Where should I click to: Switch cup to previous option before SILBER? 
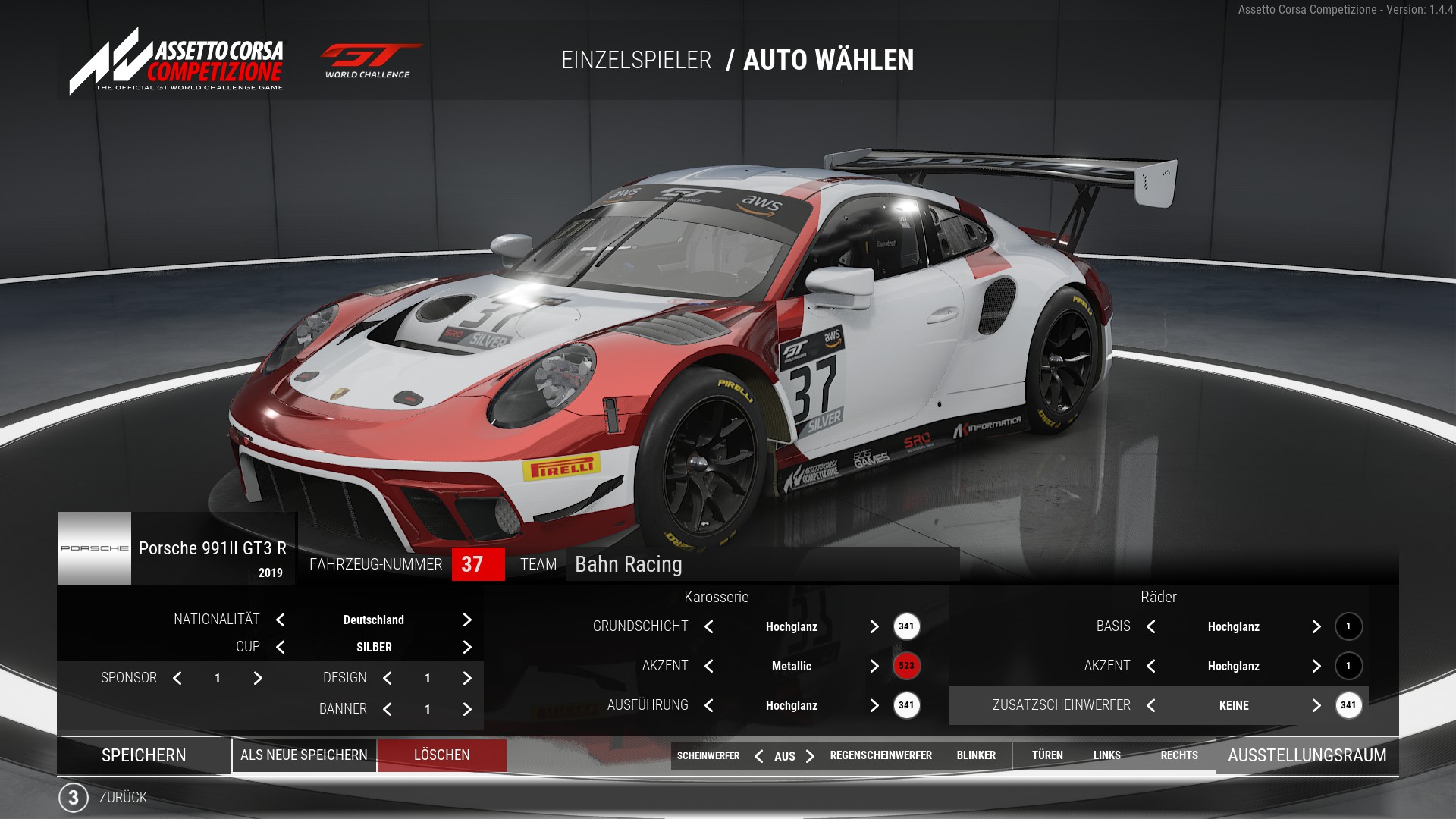point(281,647)
